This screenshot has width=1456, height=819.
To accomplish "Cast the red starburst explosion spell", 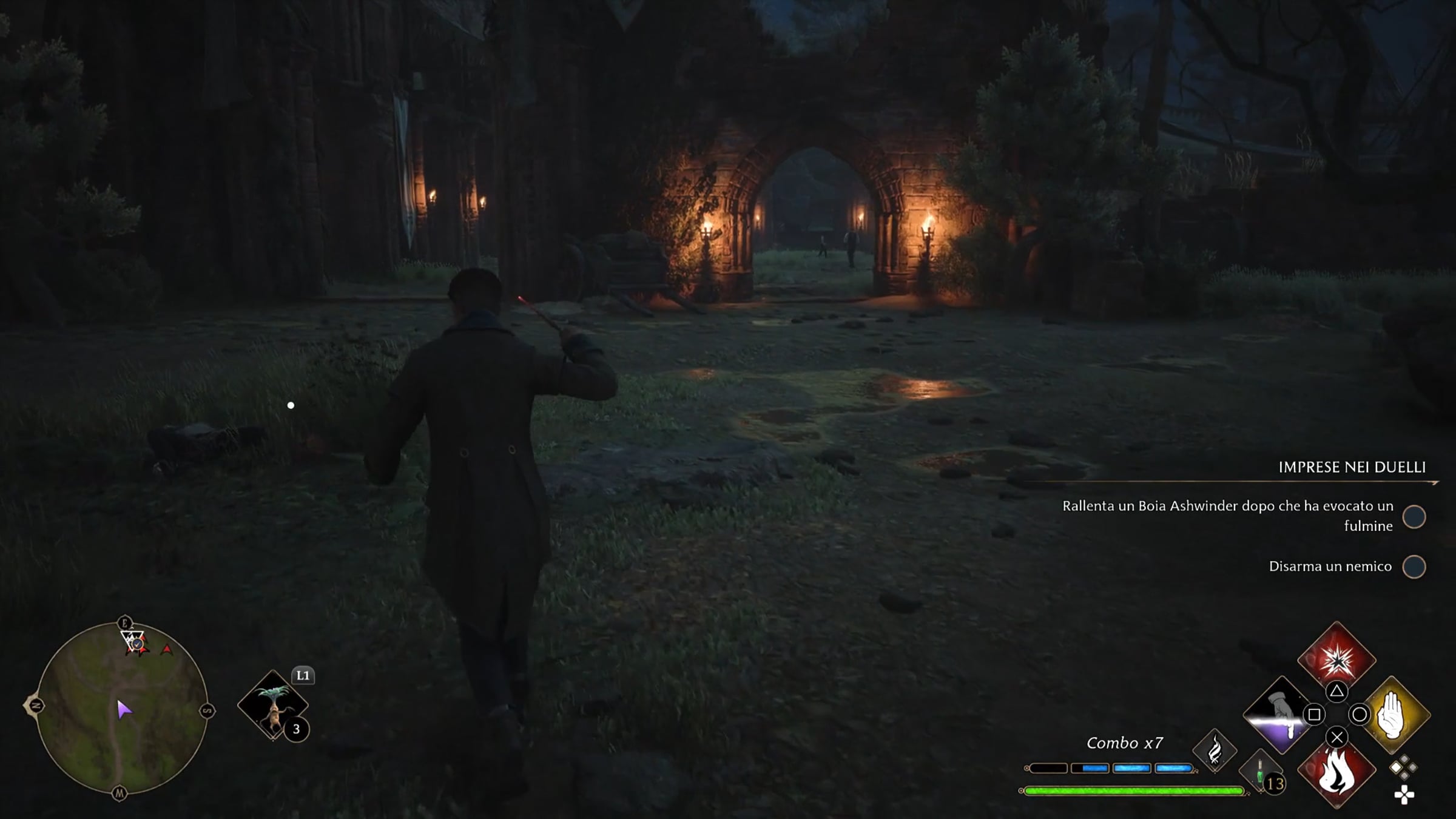I will (x=1336, y=659).
